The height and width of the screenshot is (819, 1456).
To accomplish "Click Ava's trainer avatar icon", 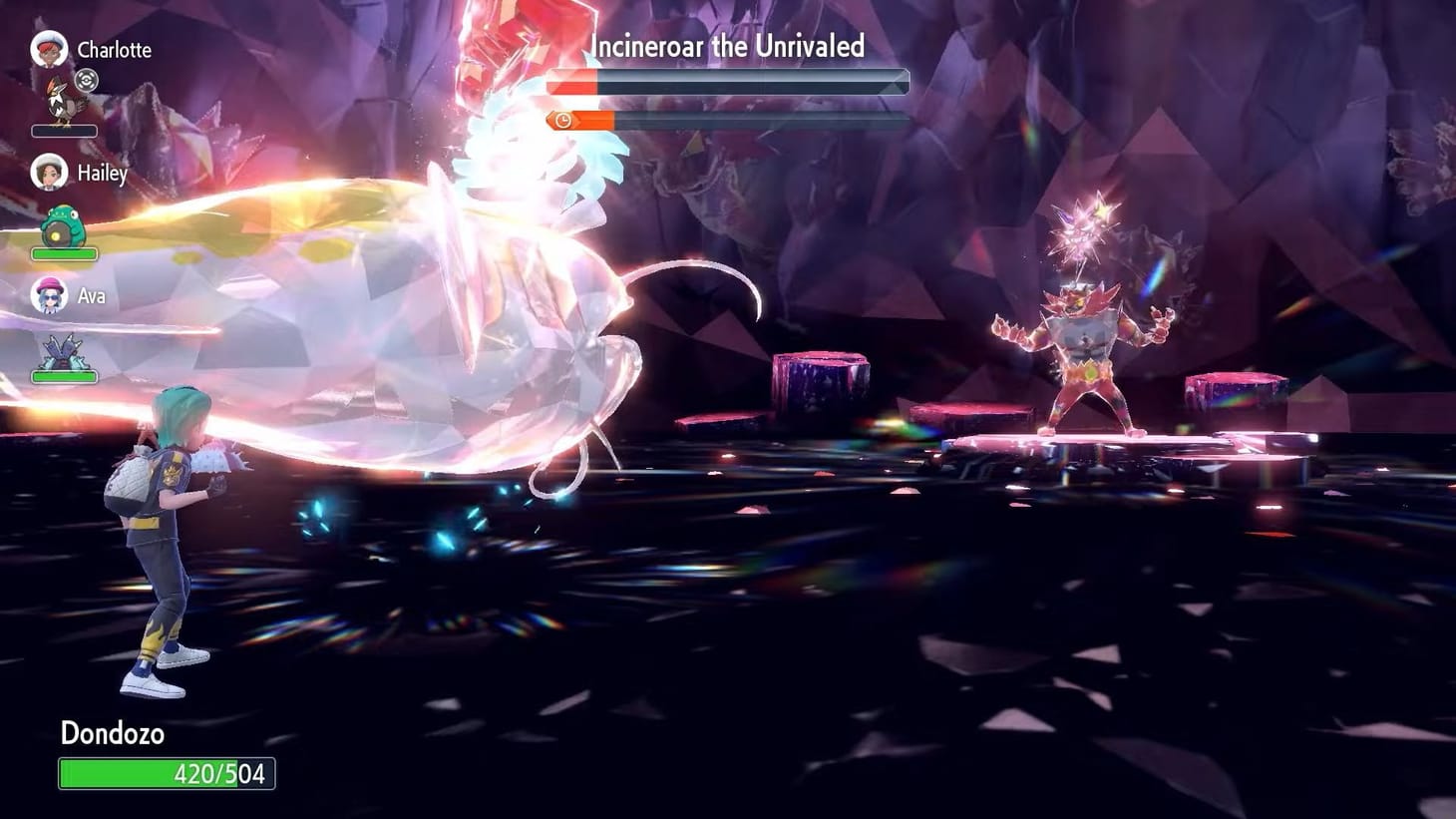I will pos(48,294).
